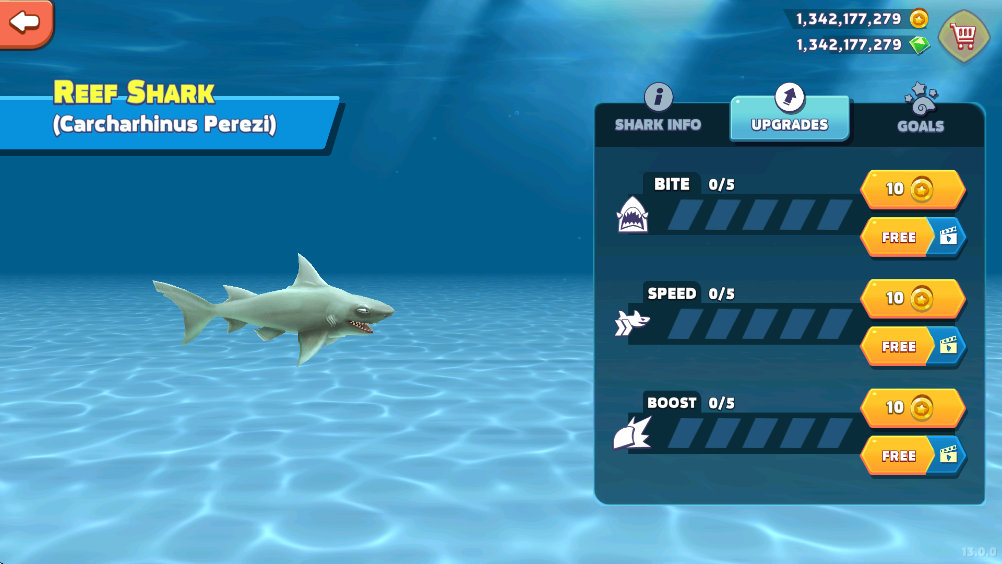
Task: Watch video for free Speed upgrade
Action: point(912,346)
